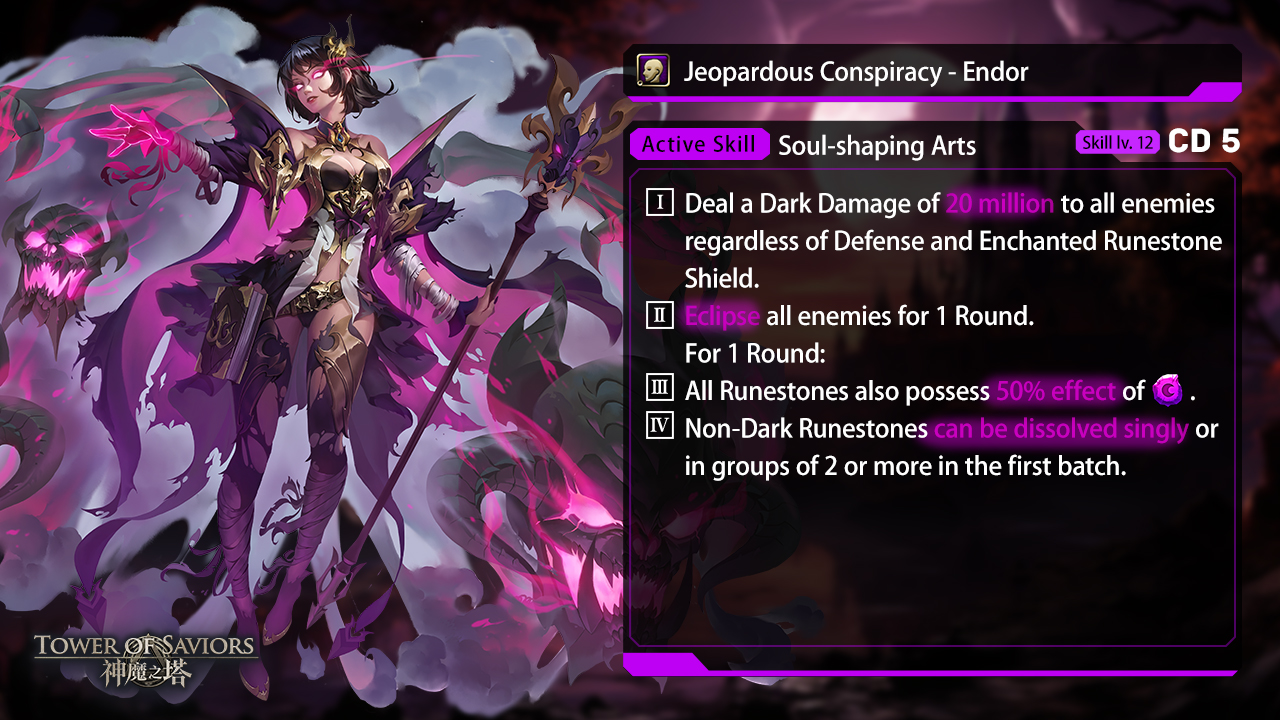Image resolution: width=1280 pixels, height=720 pixels.
Task: Click the race icon beside Endor's name
Action: pyautogui.click(x=653, y=71)
